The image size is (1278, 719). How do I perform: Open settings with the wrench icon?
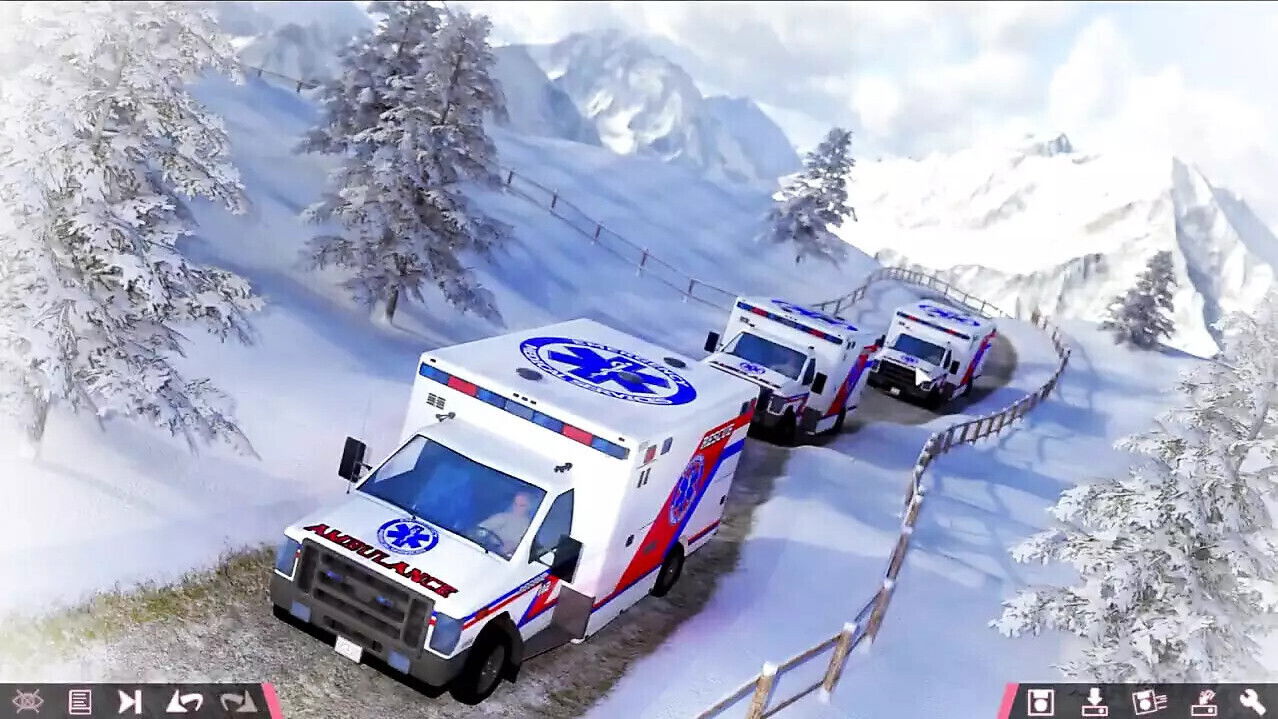click(x=1252, y=702)
